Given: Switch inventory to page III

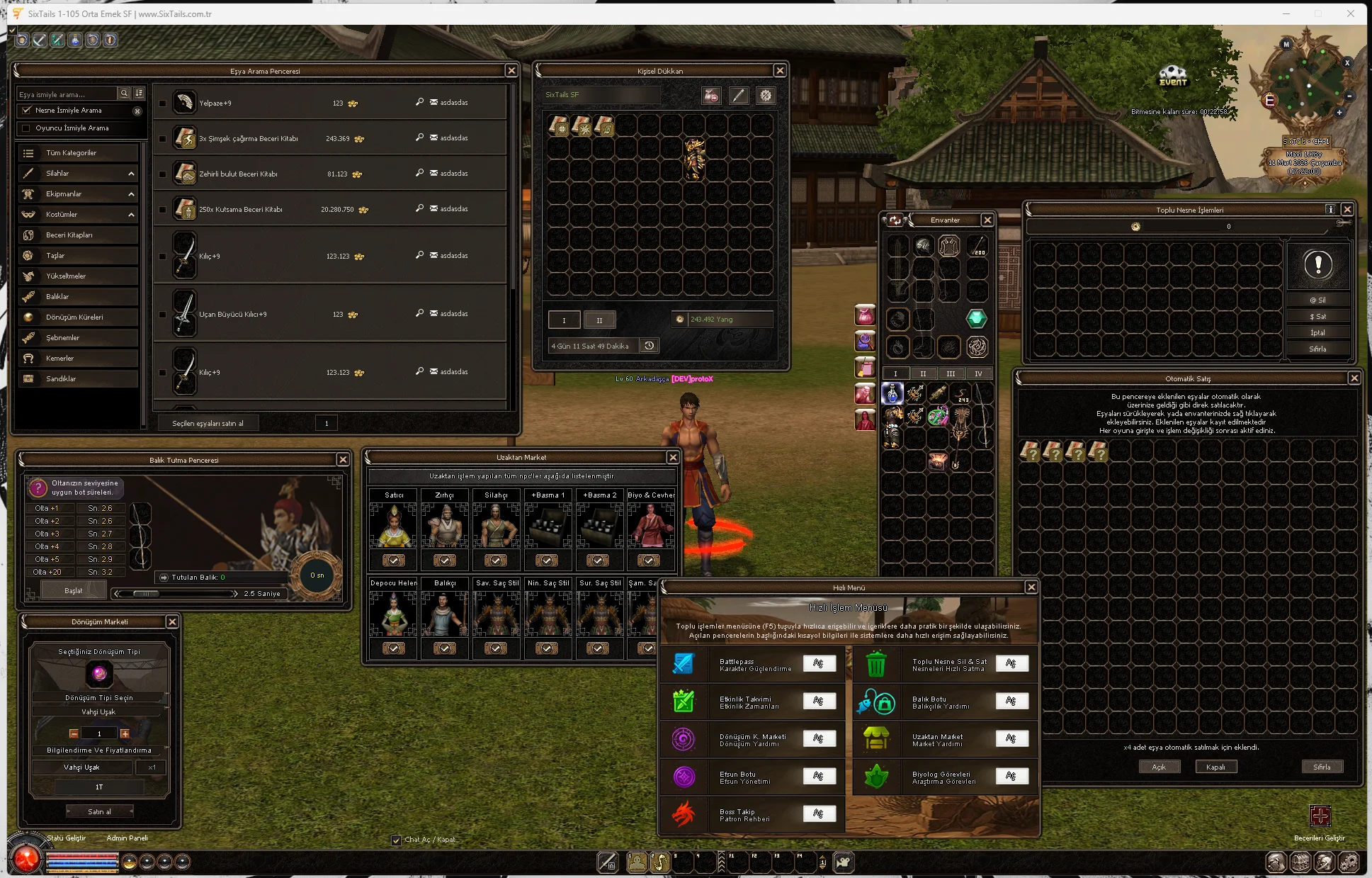Looking at the screenshot, I should tap(951, 373).
